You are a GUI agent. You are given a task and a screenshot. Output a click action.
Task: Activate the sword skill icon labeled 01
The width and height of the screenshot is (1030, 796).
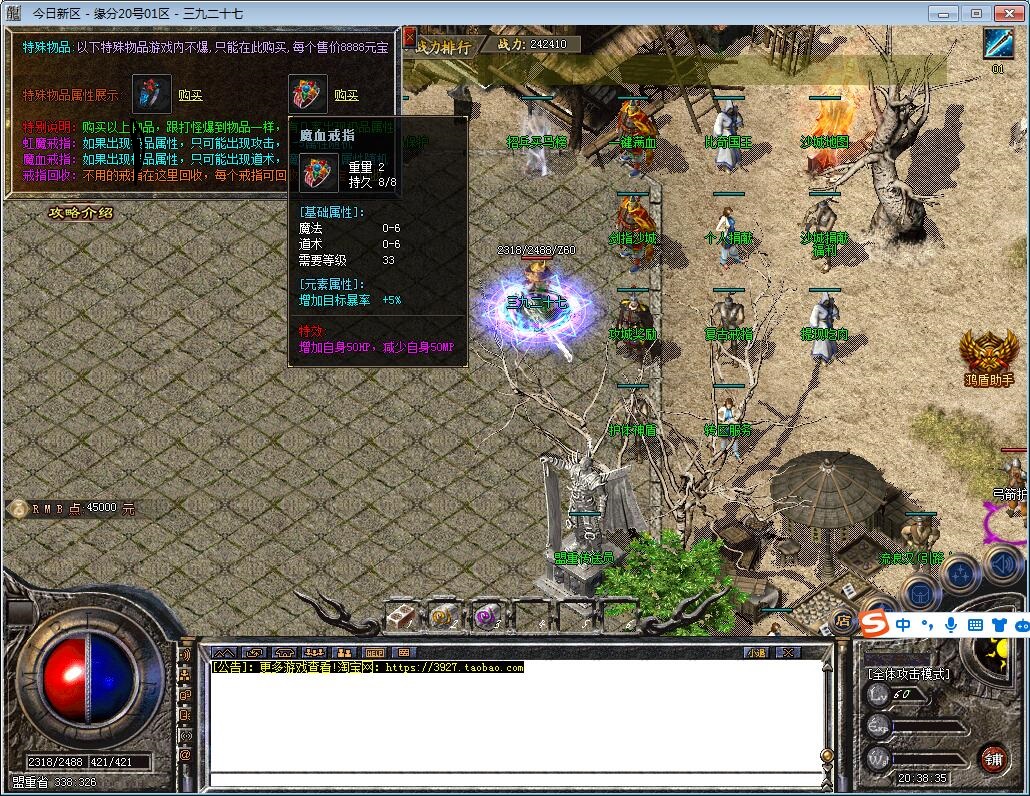point(998,44)
